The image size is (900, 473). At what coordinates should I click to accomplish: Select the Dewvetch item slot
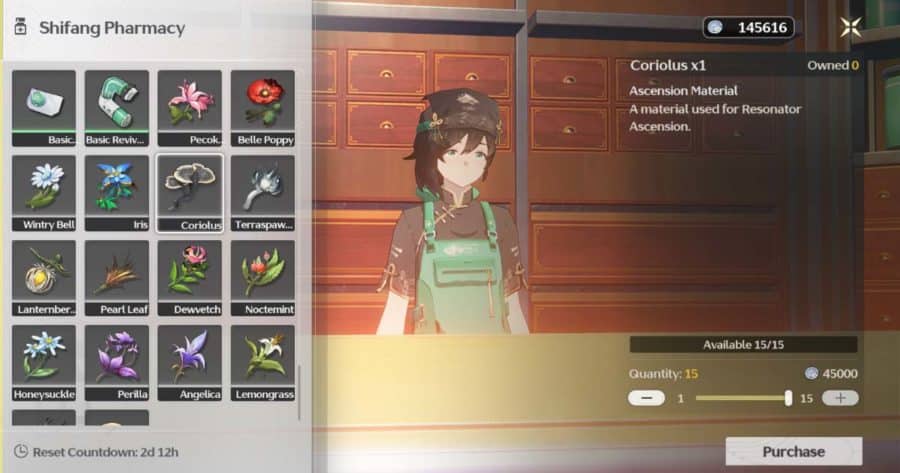pyautogui.click(x=190, y=277)
